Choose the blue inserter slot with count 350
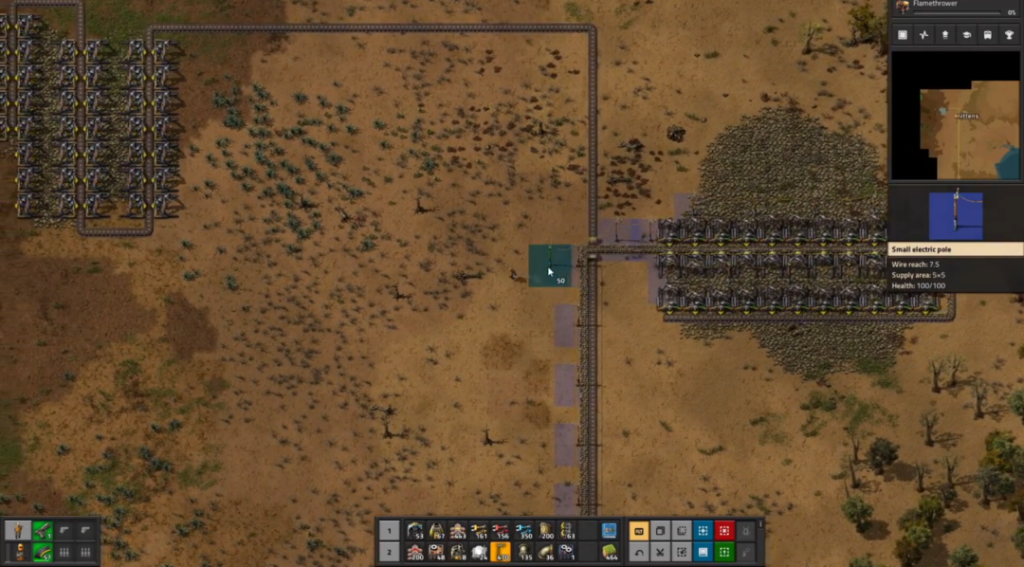The image size is (1024, 567). pos(524,530)
